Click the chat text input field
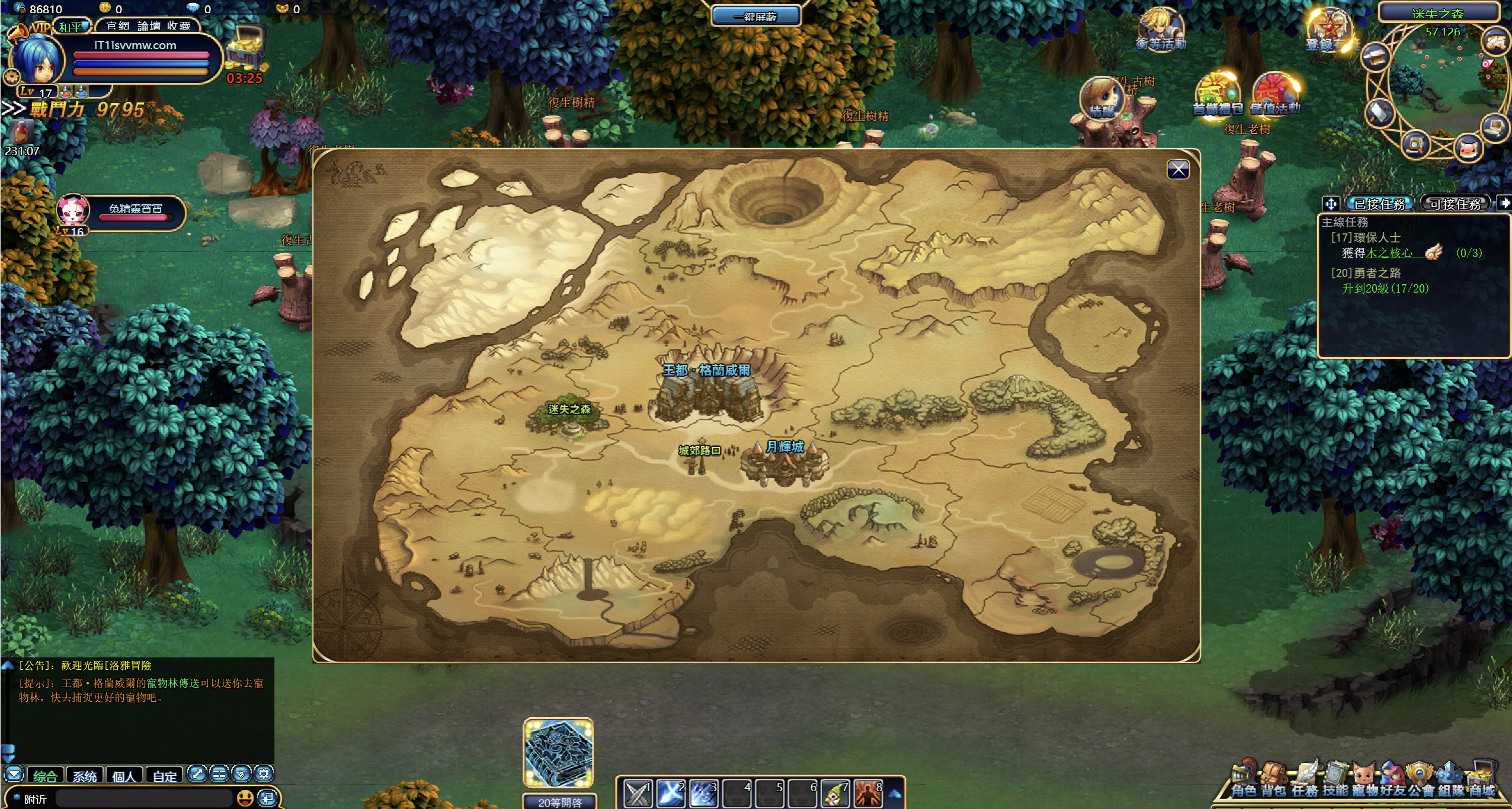 coord(142,798)
